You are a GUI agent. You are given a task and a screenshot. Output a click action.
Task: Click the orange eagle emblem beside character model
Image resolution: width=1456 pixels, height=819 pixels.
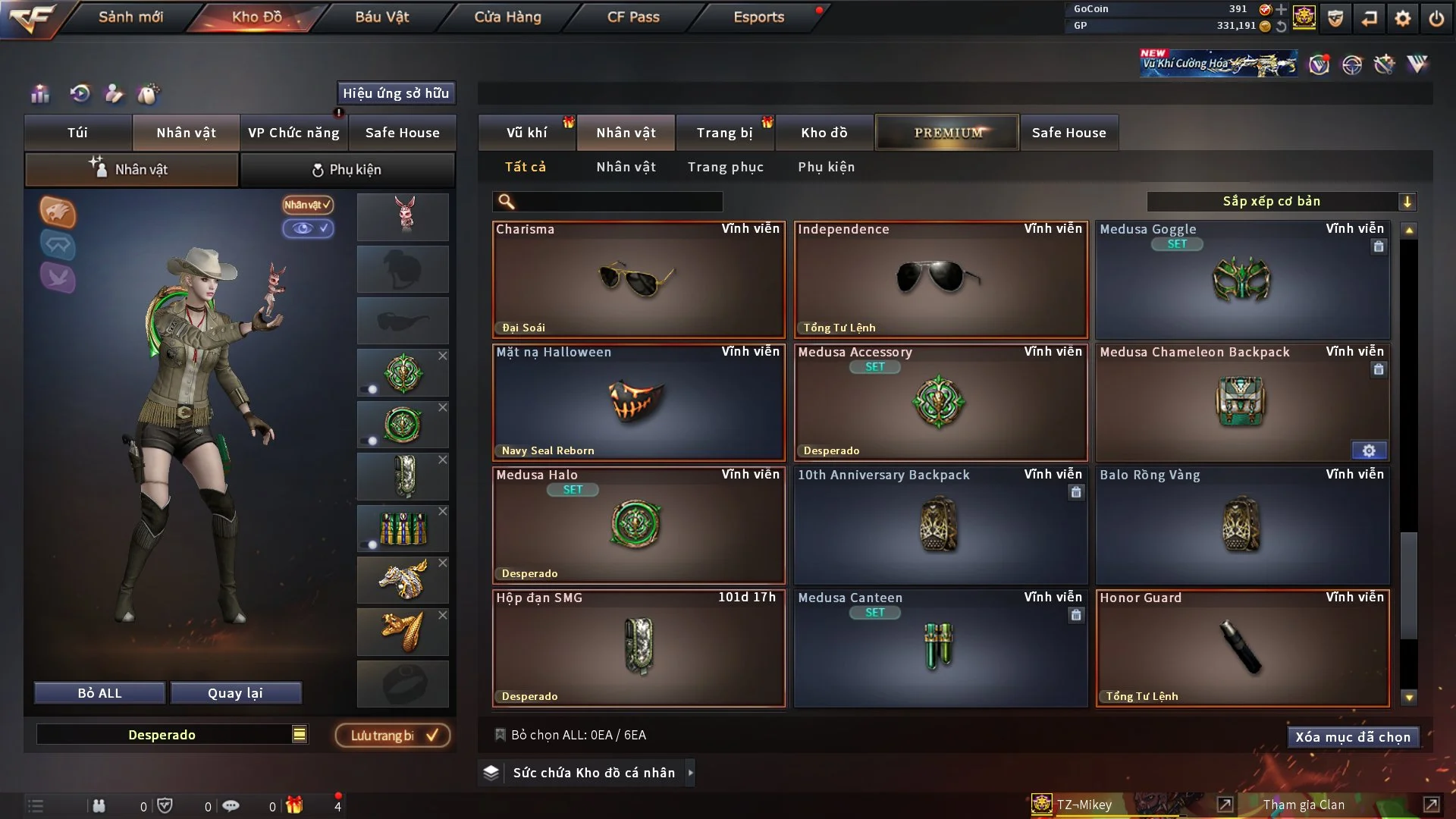point(58,212)
